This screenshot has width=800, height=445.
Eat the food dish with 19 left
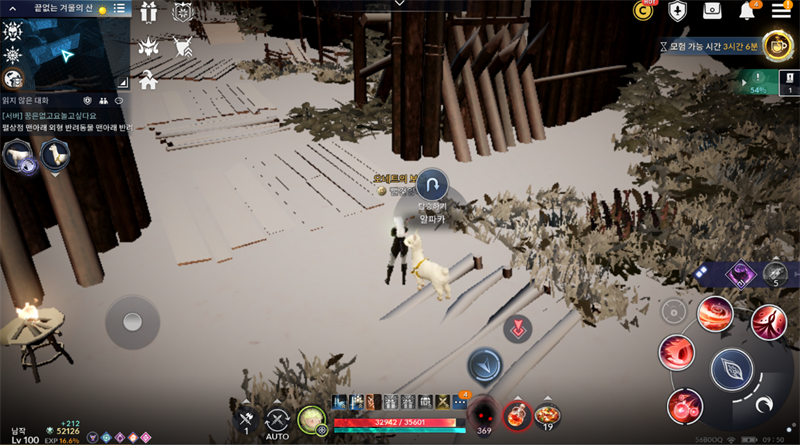point(547,413)
